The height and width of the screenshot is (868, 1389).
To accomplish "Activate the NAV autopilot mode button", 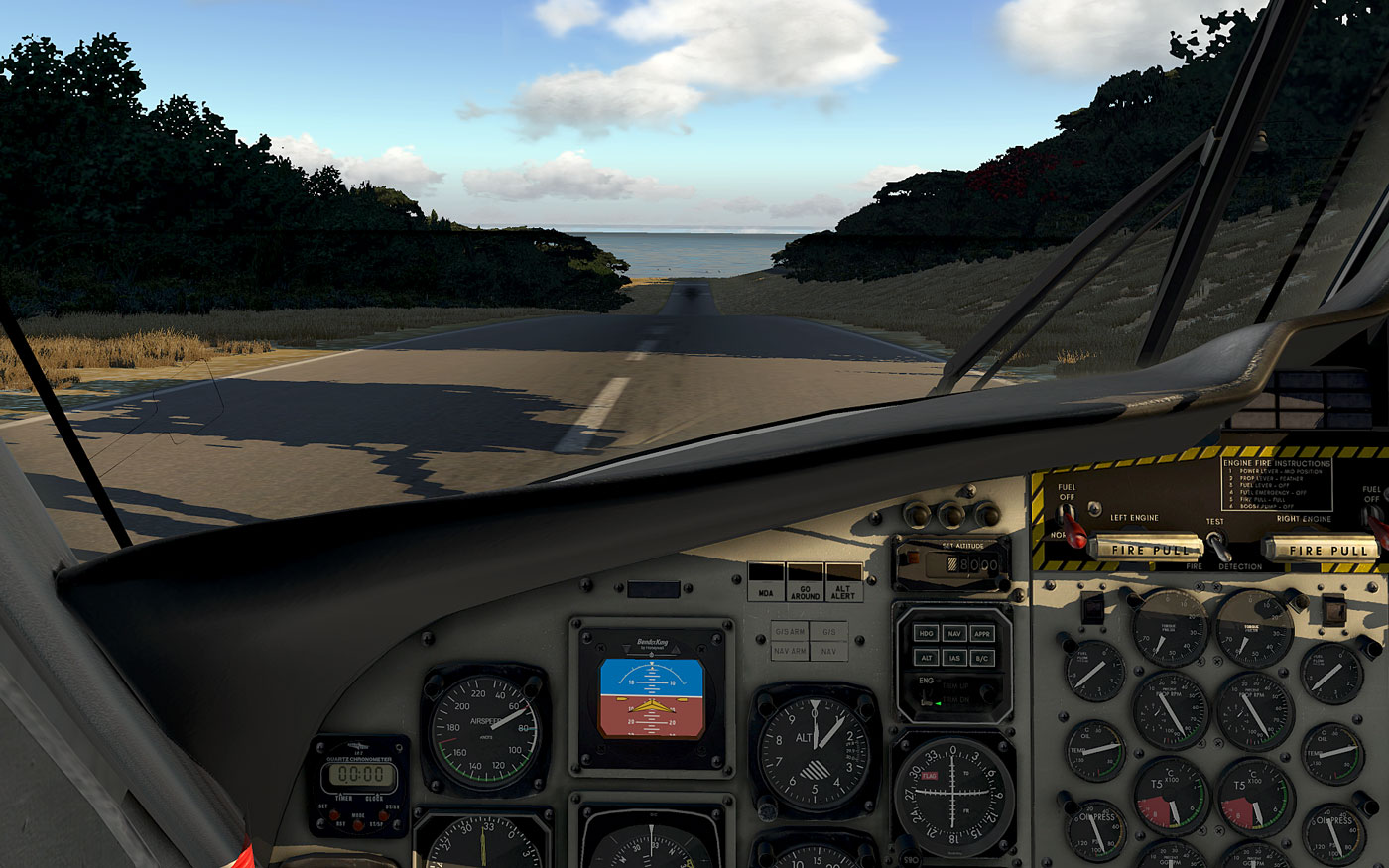I will [954, 632].
